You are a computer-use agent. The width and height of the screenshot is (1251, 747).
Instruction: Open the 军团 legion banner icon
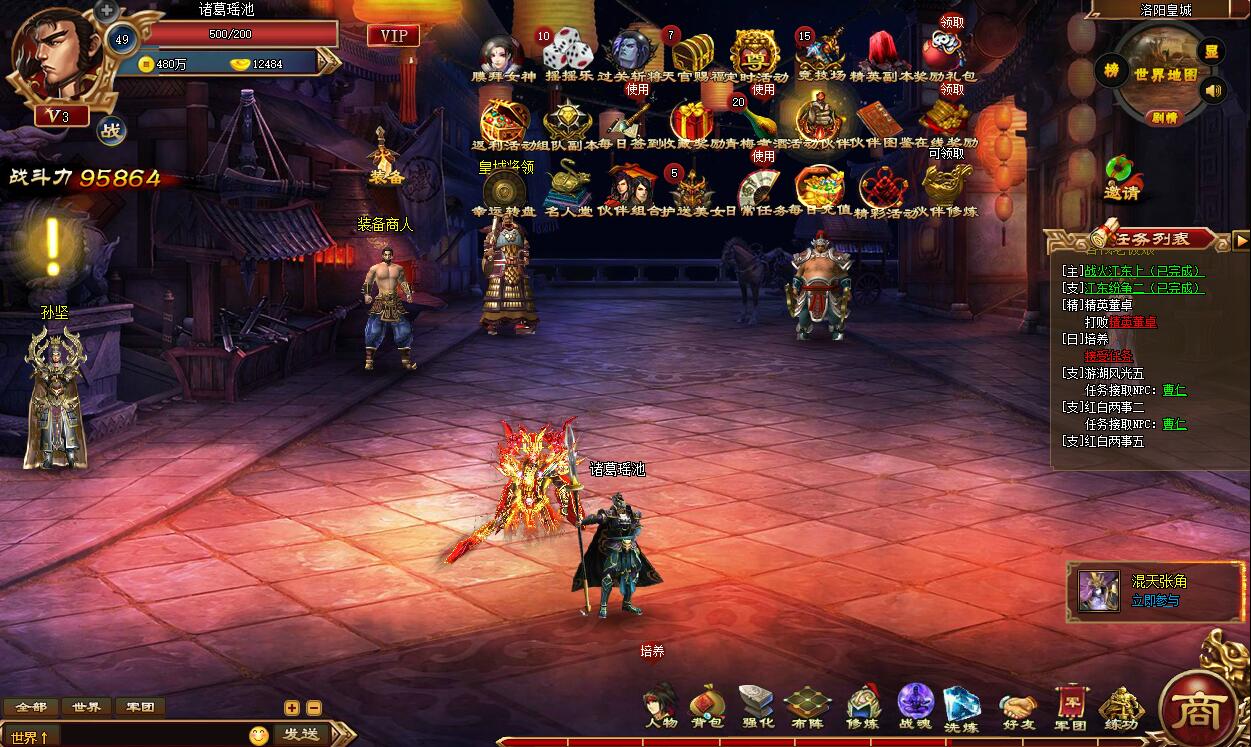coord(1070,706)
